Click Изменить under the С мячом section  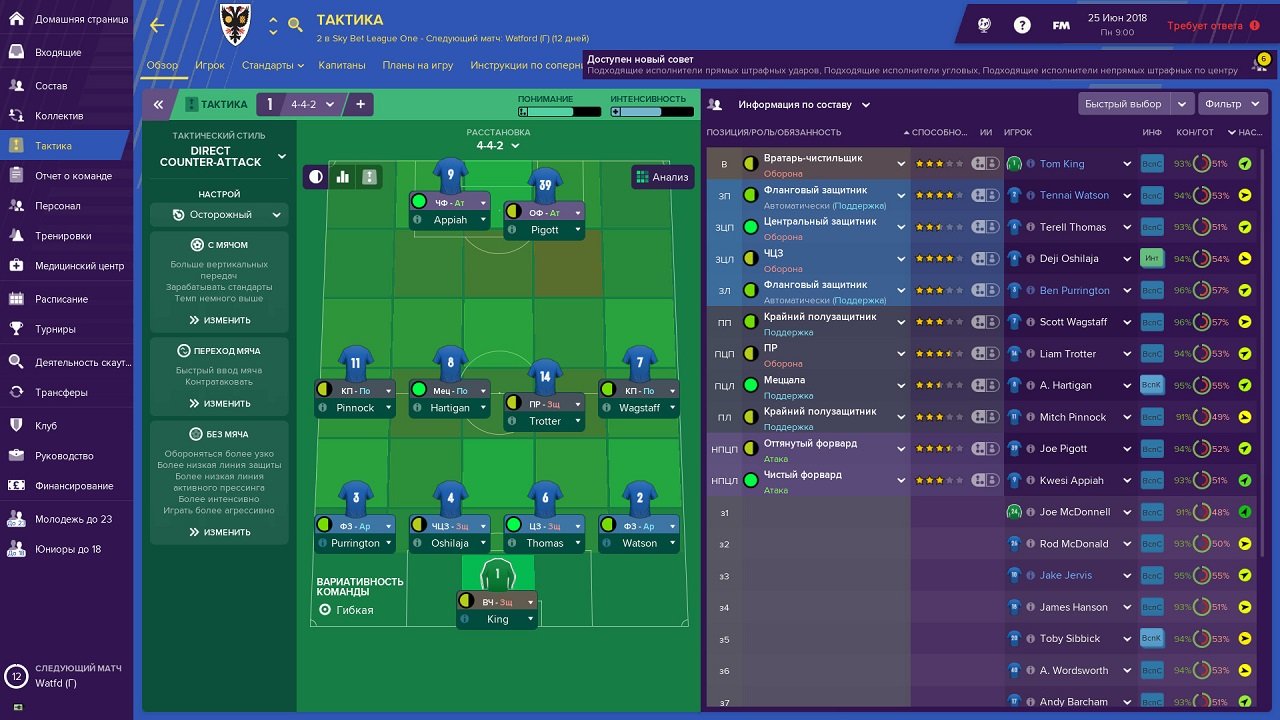222,320
